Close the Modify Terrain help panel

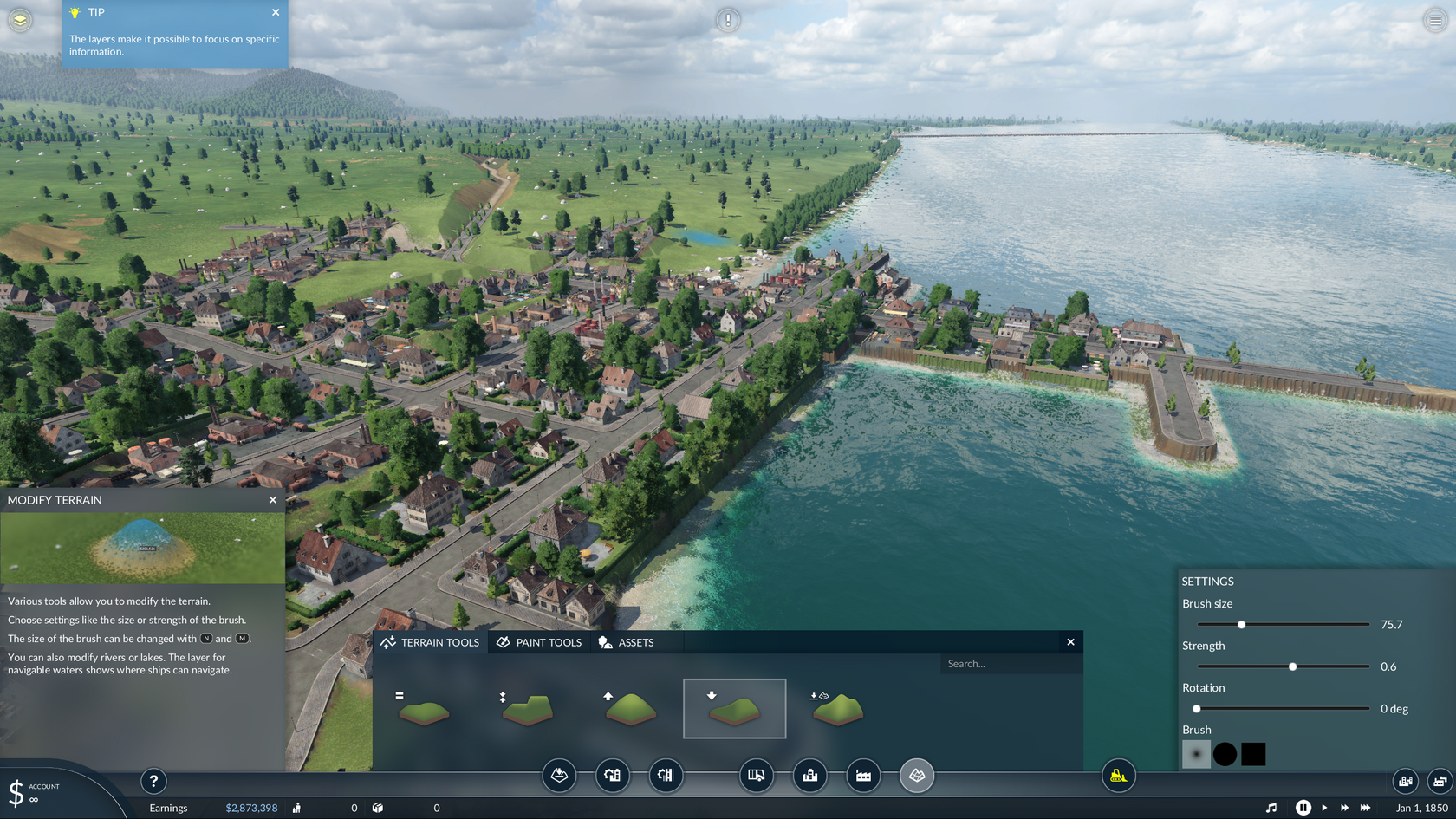pyautogui.click(x=273, y=500)
